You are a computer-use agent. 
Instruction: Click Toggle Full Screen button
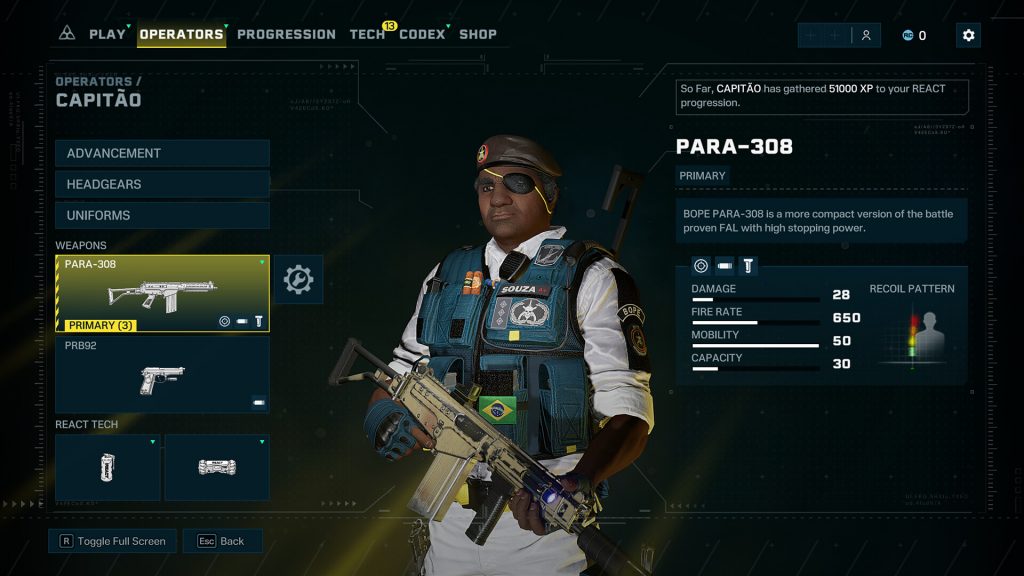(112, 541)
